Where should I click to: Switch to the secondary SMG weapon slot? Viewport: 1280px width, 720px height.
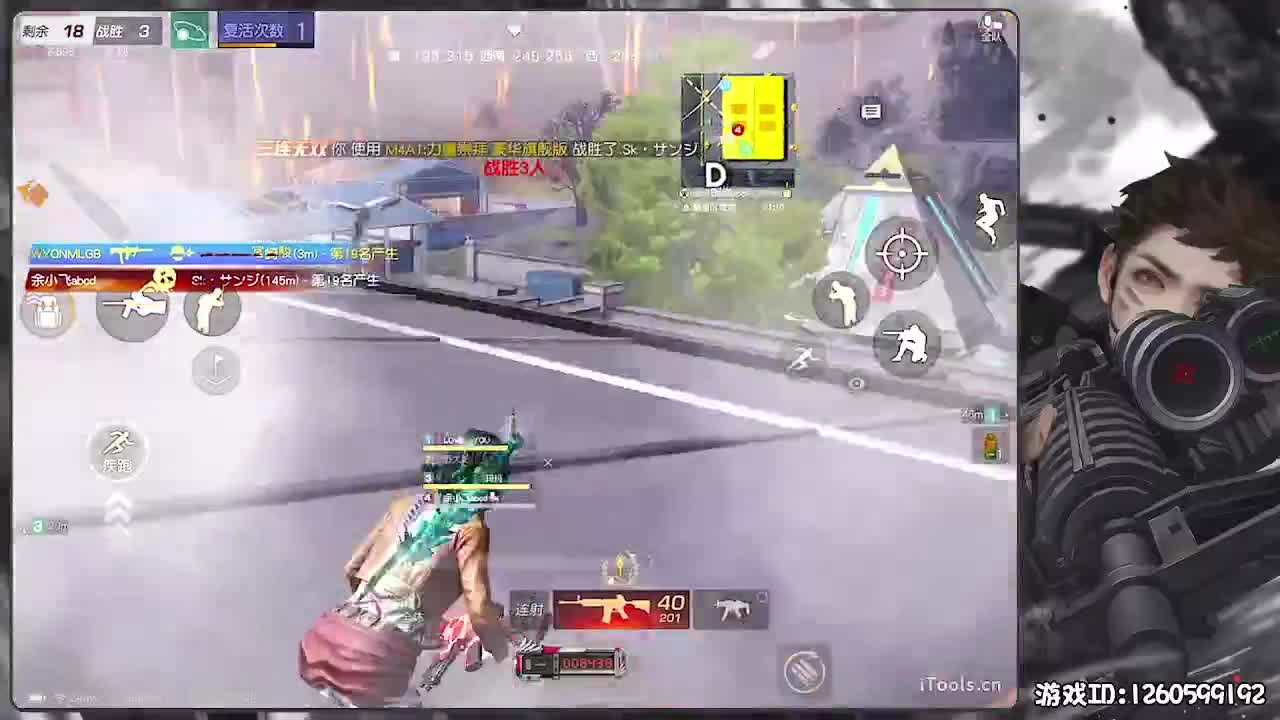click(733, 608)
